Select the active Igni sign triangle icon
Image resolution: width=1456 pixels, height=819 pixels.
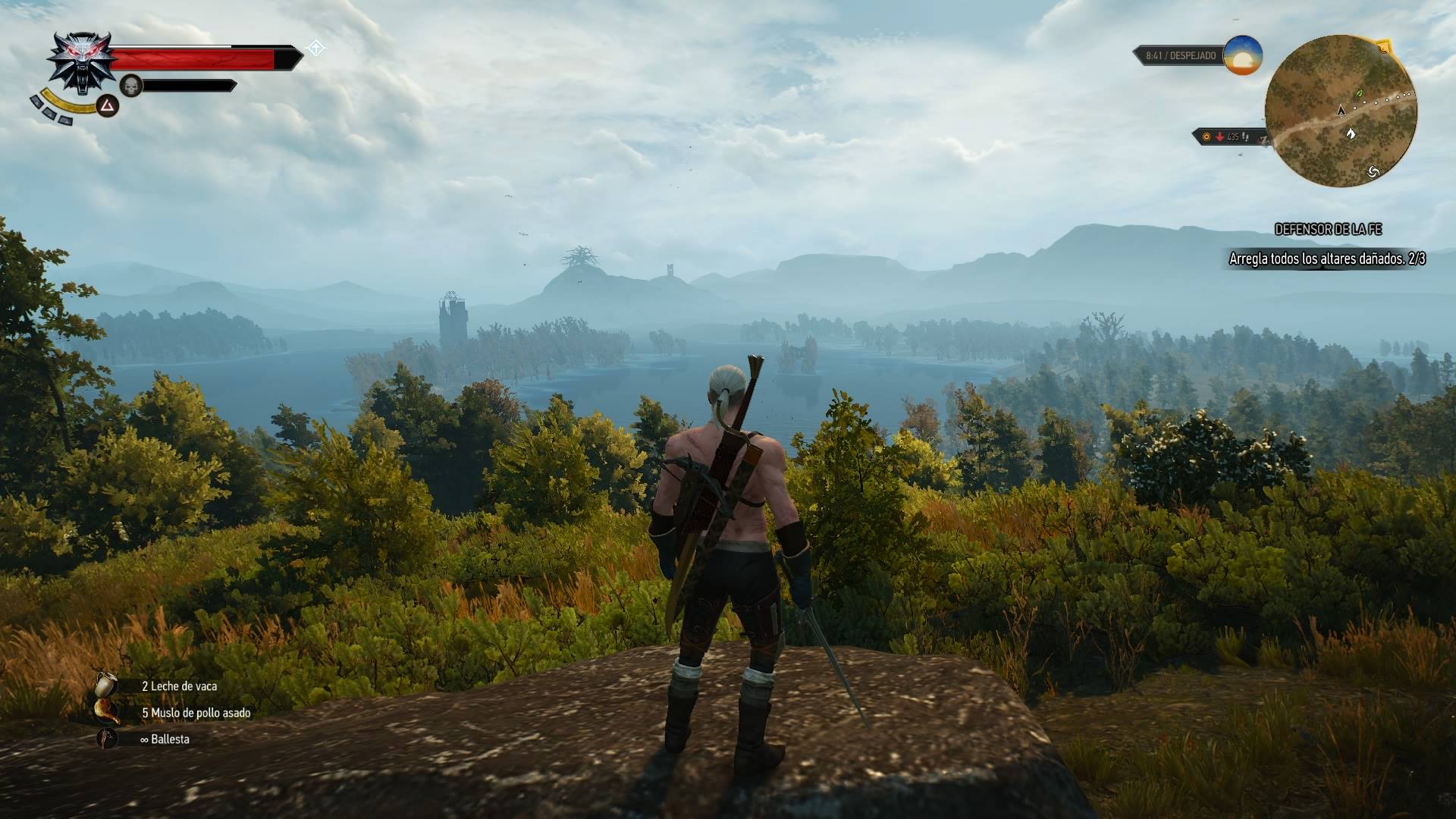tap(108, 105)
